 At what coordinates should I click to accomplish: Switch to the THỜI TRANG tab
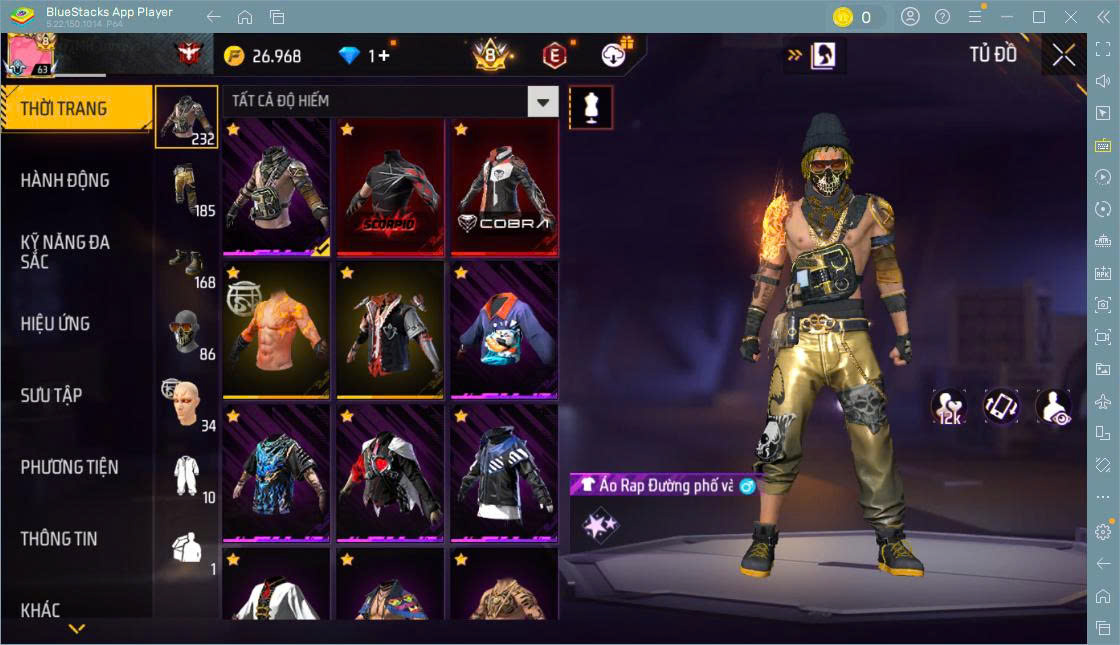point(64,108)
